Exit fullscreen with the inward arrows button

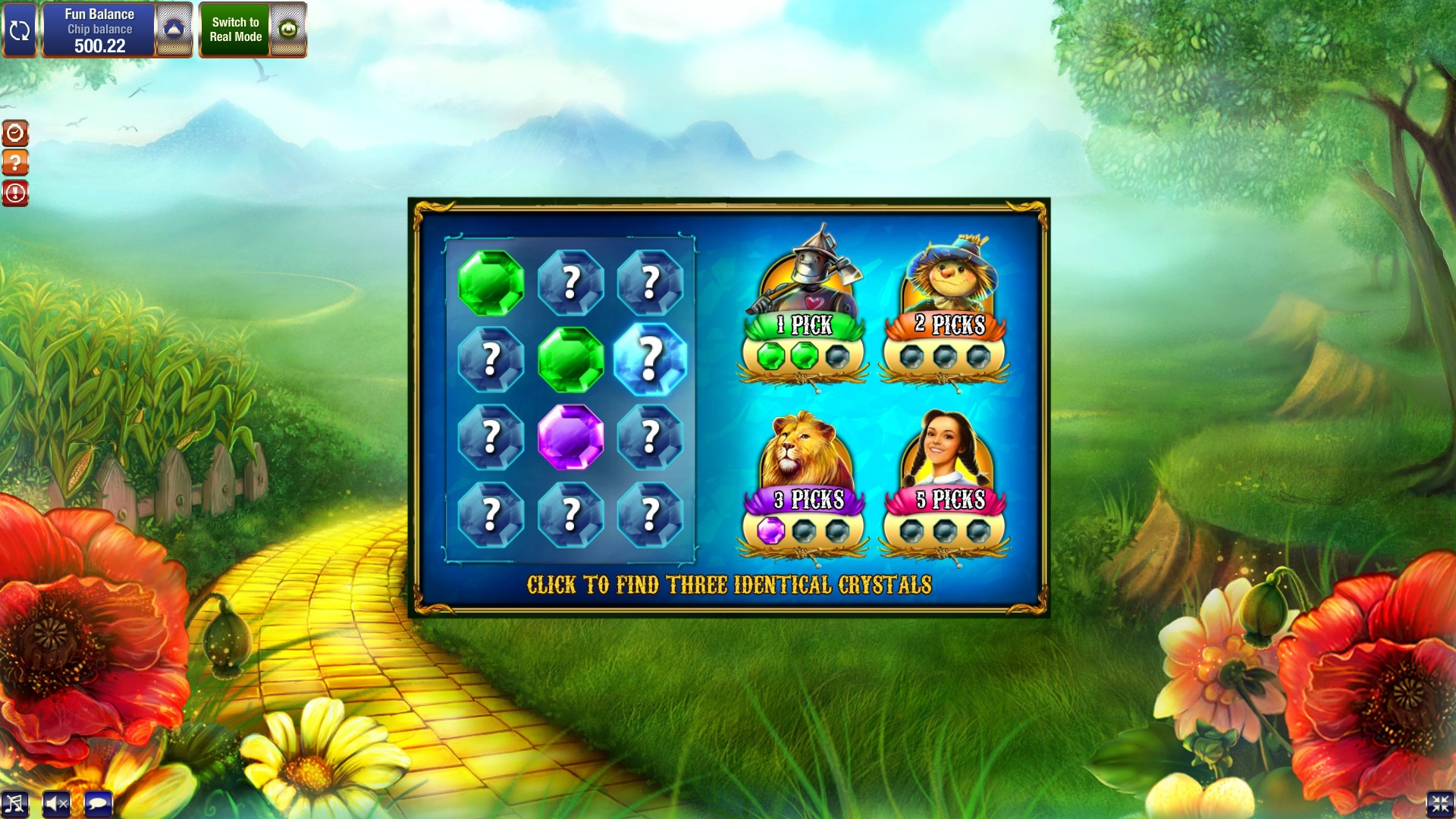(1439, 804)
